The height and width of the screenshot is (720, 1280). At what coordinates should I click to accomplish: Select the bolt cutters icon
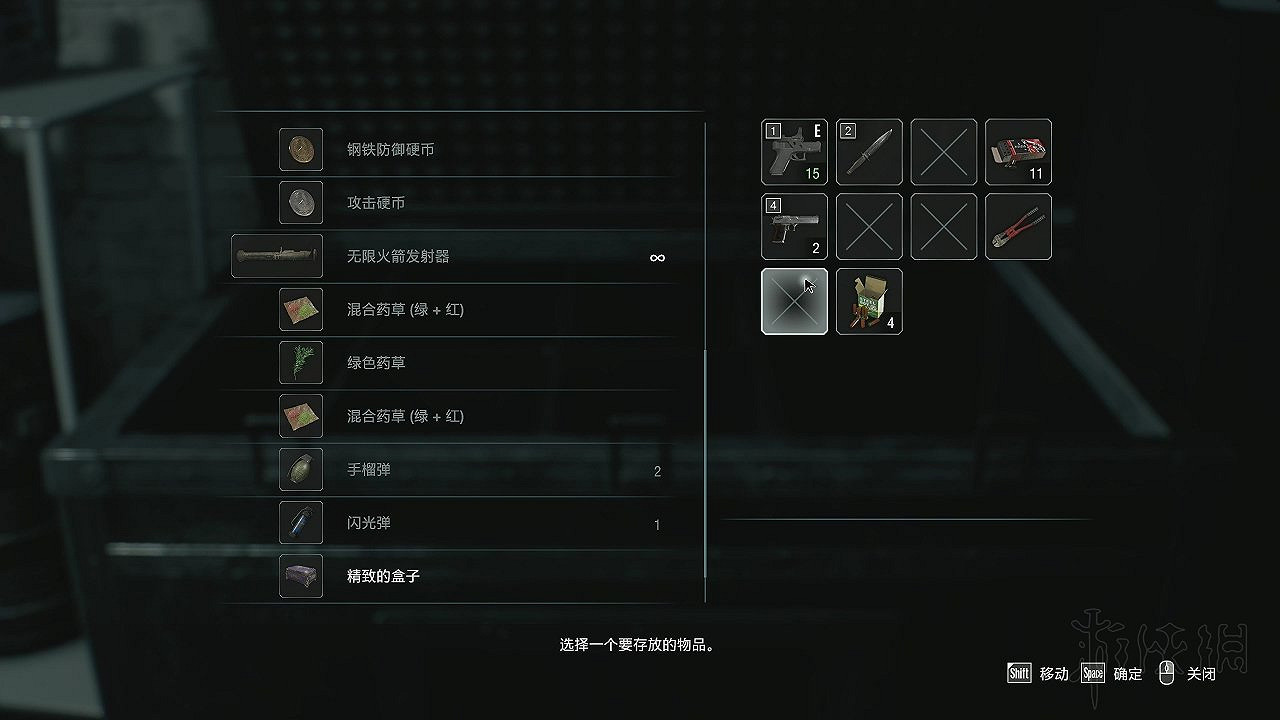point(1018,227)
